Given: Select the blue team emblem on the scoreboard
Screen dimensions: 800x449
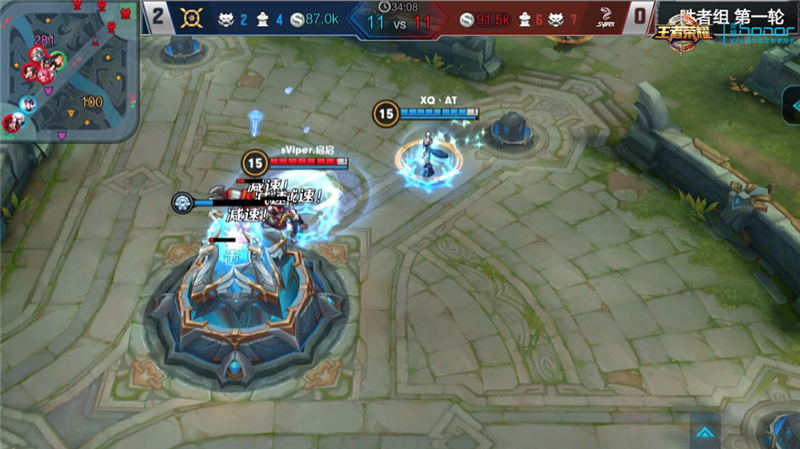Looking at the screenshot, I should tap(191, 17).
